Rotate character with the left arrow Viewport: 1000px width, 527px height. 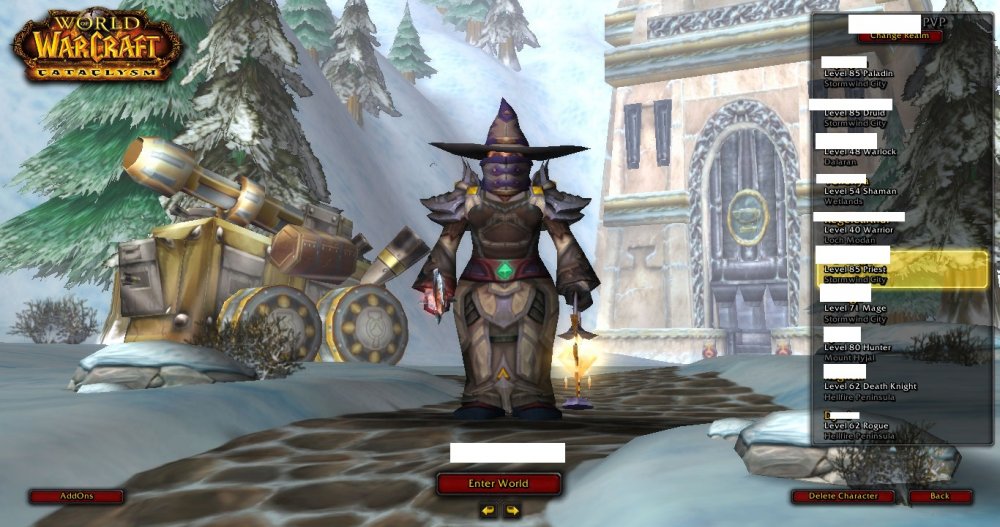click(487, 511)
